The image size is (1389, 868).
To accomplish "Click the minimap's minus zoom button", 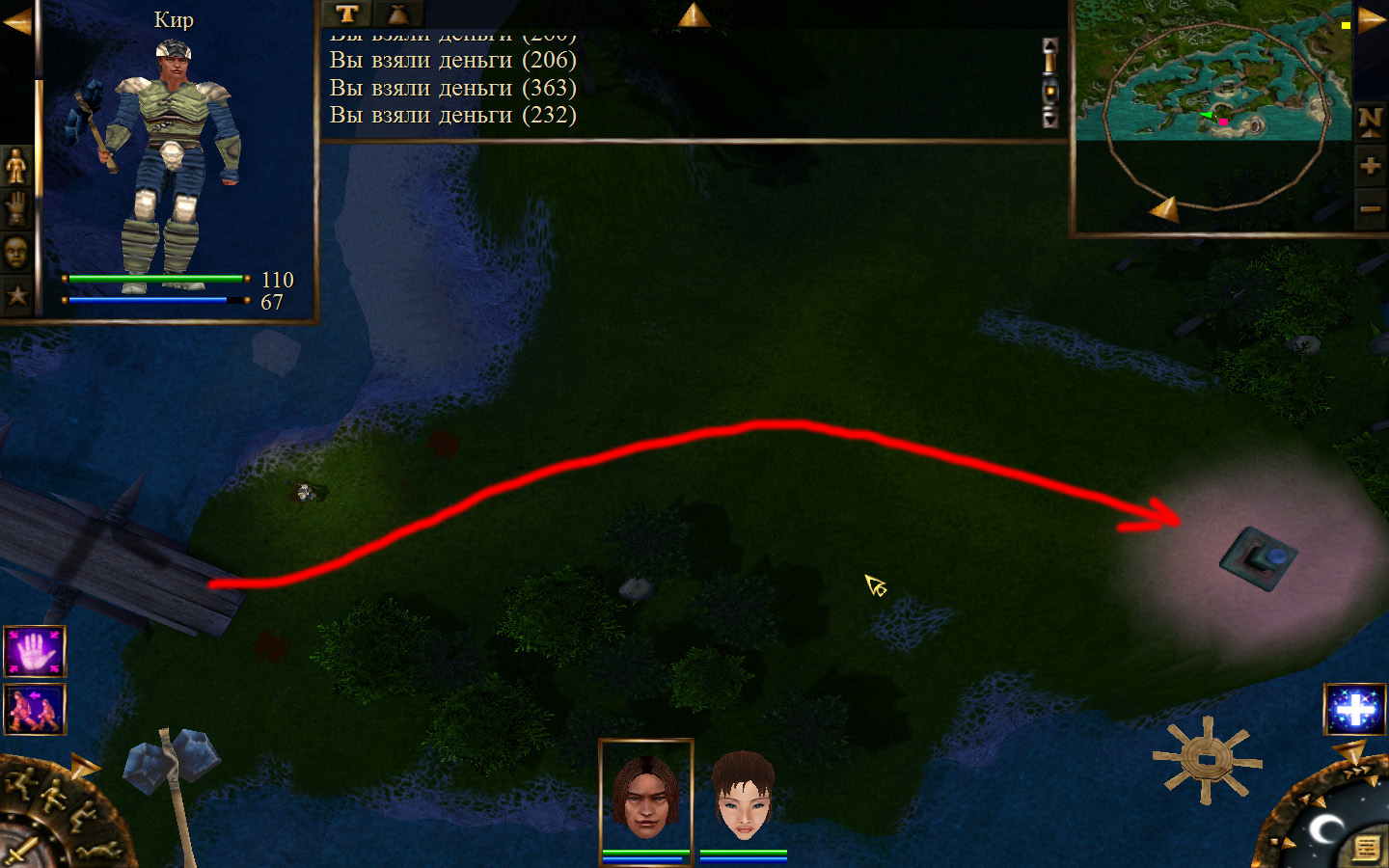I will point(1370,208).
